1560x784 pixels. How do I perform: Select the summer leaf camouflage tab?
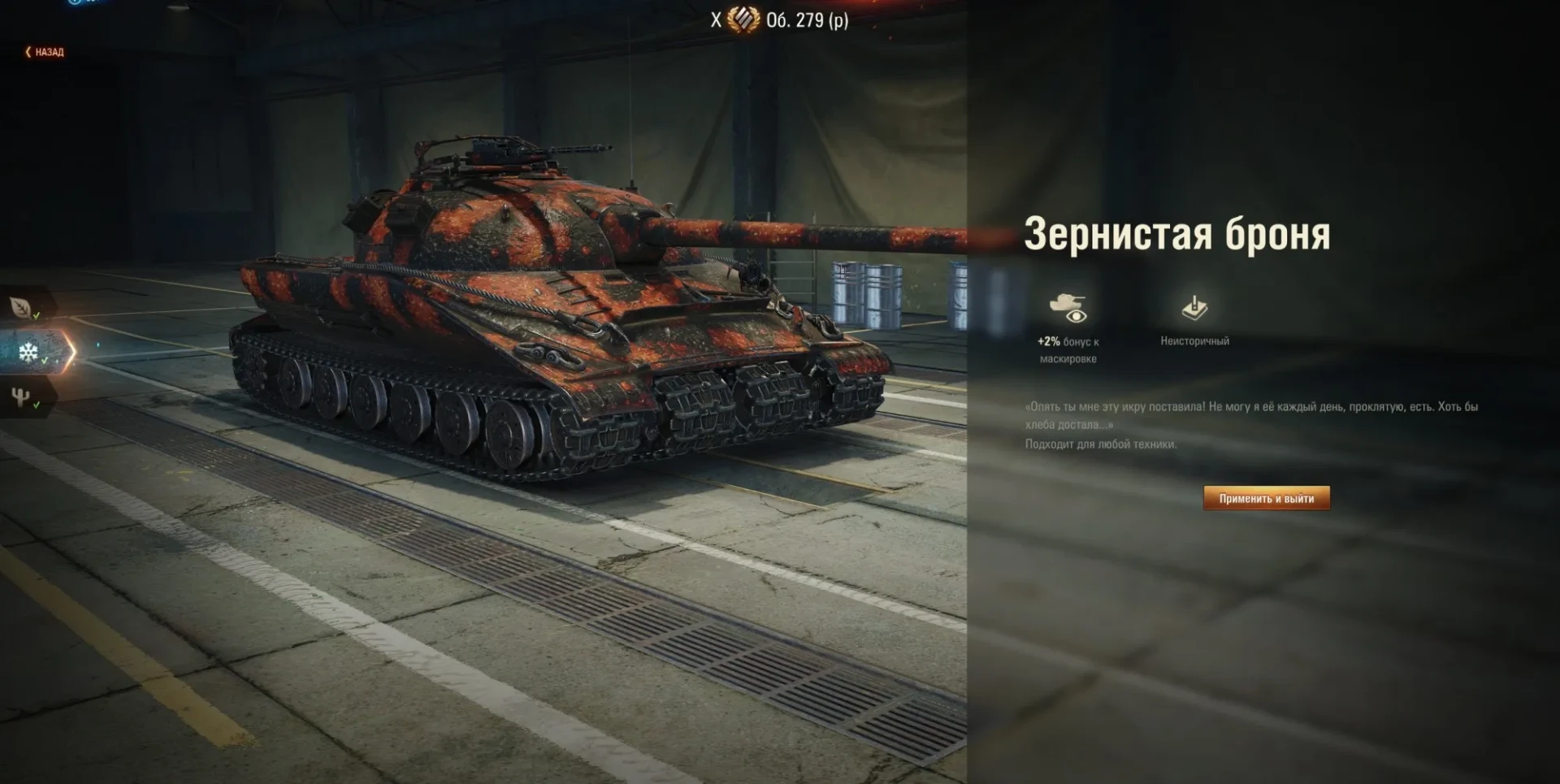pyautogui.click(x=22, y=307)
